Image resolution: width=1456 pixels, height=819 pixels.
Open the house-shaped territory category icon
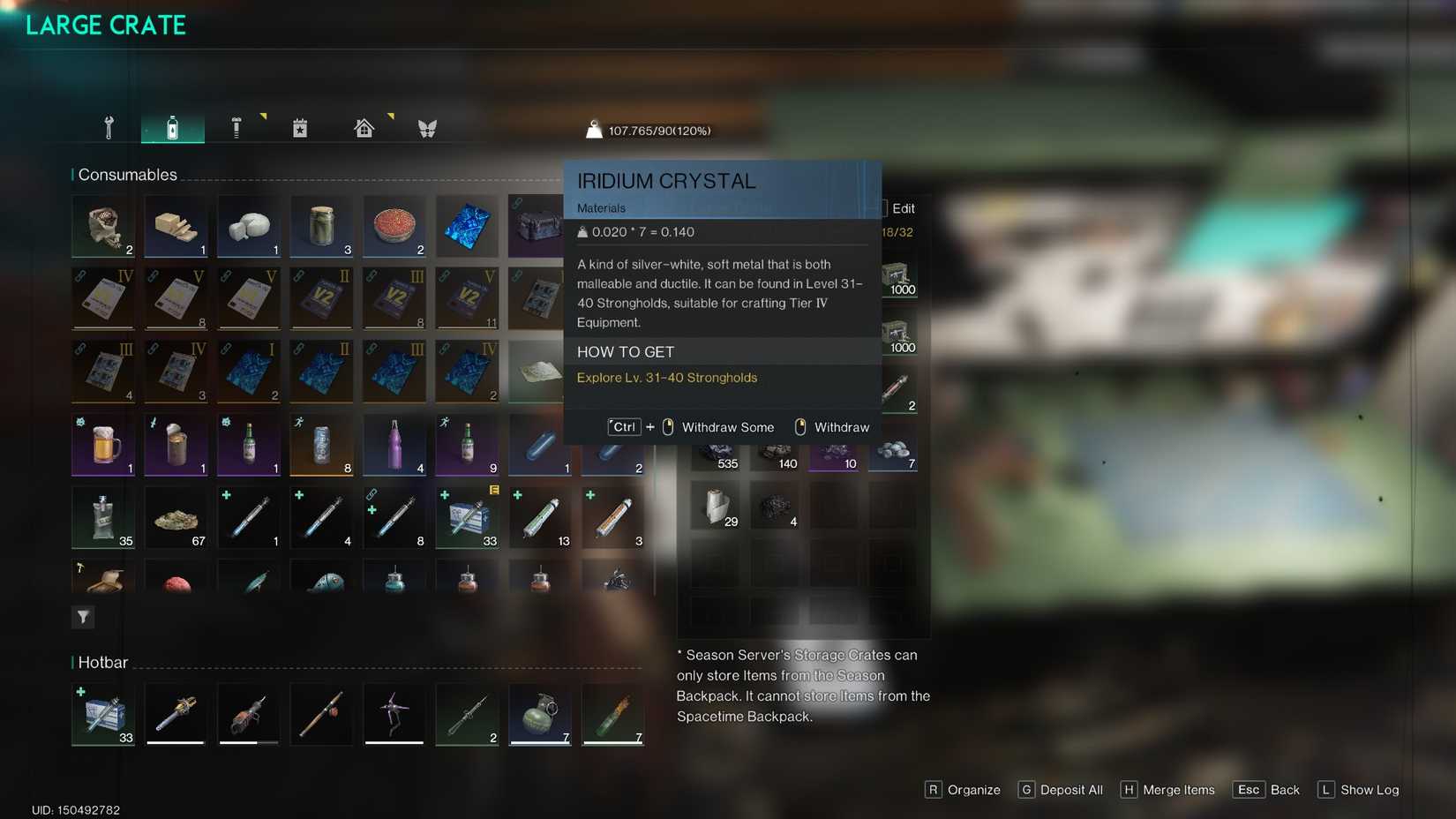click(x=363, y=126)
